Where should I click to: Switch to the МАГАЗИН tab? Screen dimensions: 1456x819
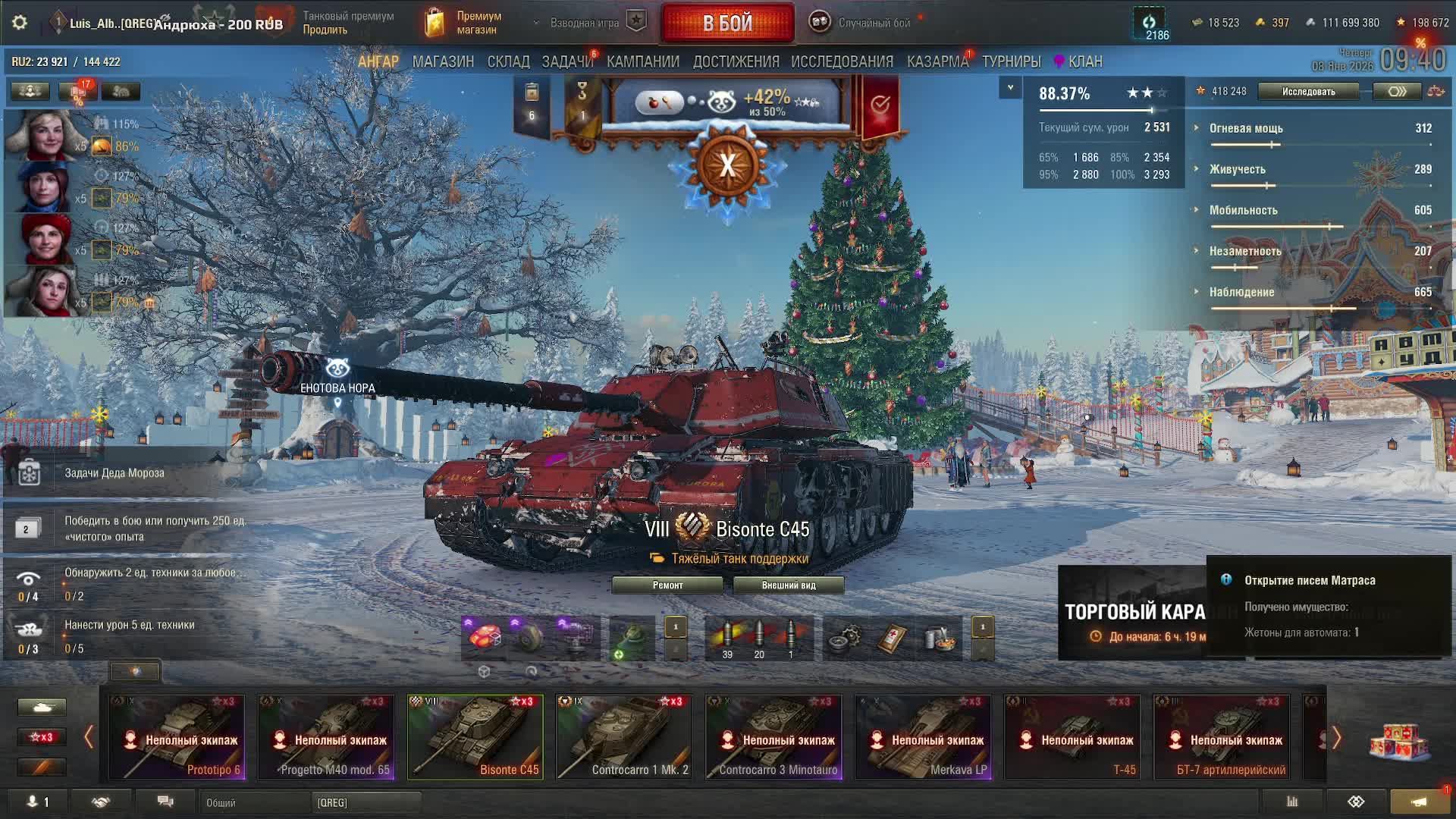[443, 61]
